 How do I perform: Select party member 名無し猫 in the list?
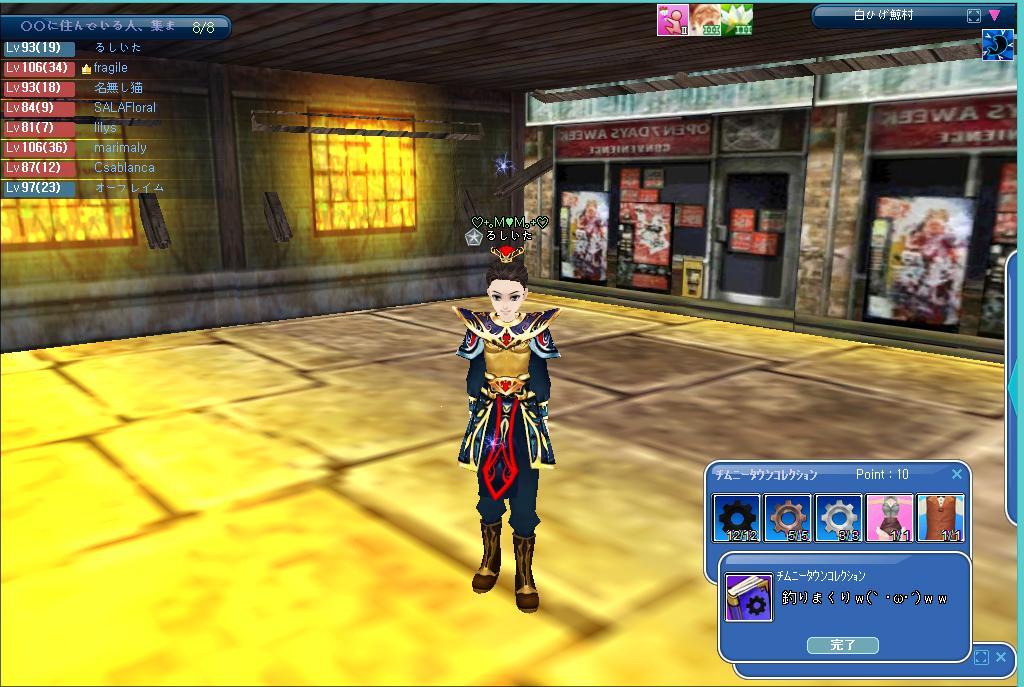point(118,88)
